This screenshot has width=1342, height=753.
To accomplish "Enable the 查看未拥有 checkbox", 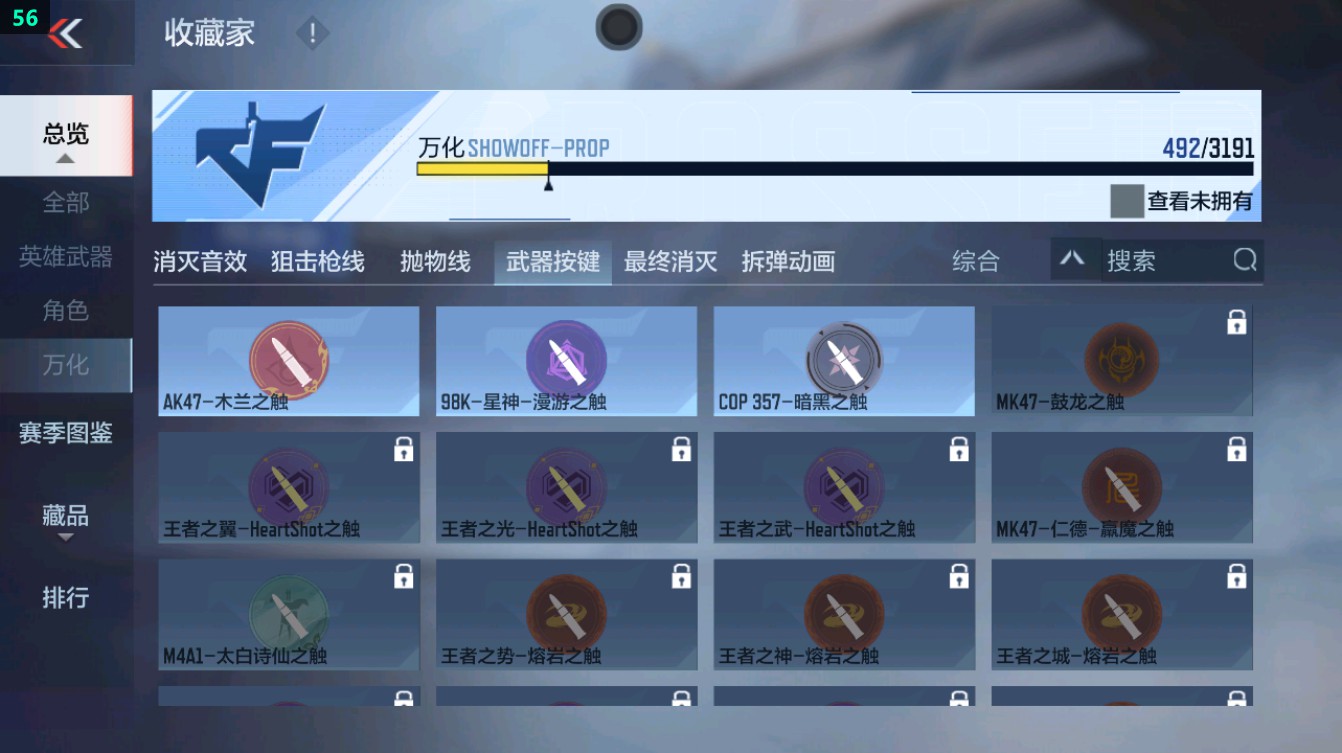I will 1126,199.
